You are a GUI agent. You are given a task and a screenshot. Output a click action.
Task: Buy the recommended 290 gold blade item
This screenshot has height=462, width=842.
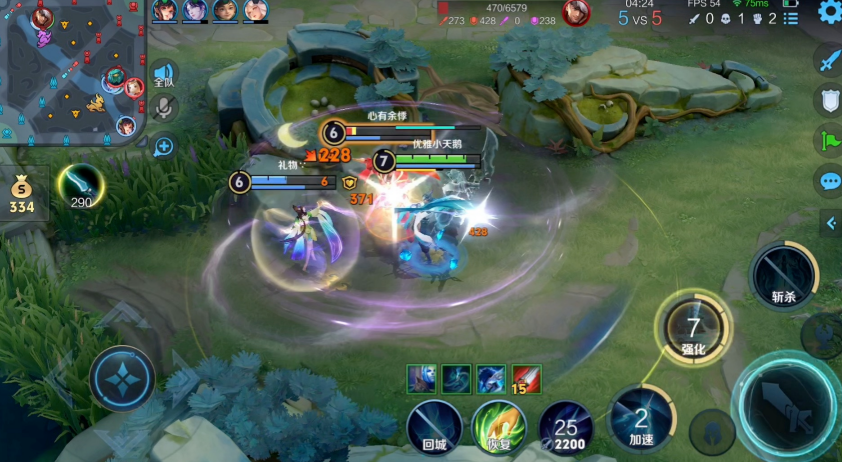click(x=80, y=186)
